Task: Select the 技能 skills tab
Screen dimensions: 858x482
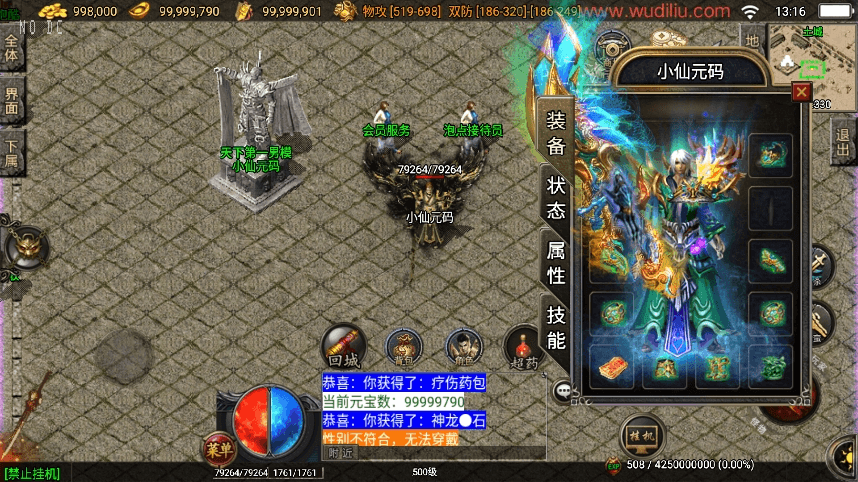Action: click(x=556, y=327)
